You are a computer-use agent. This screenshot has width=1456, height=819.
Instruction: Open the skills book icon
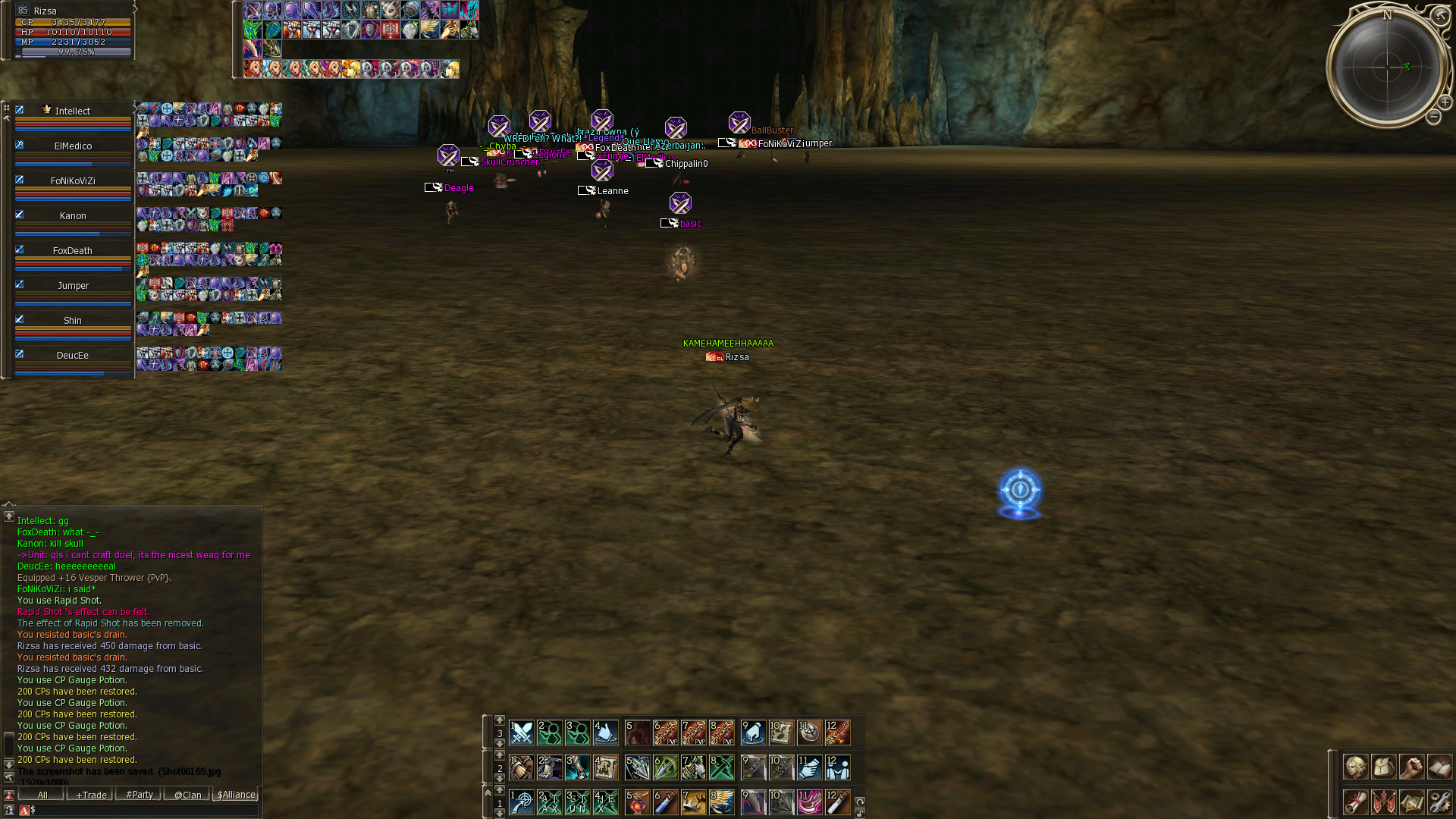[x=1439, y=767]
